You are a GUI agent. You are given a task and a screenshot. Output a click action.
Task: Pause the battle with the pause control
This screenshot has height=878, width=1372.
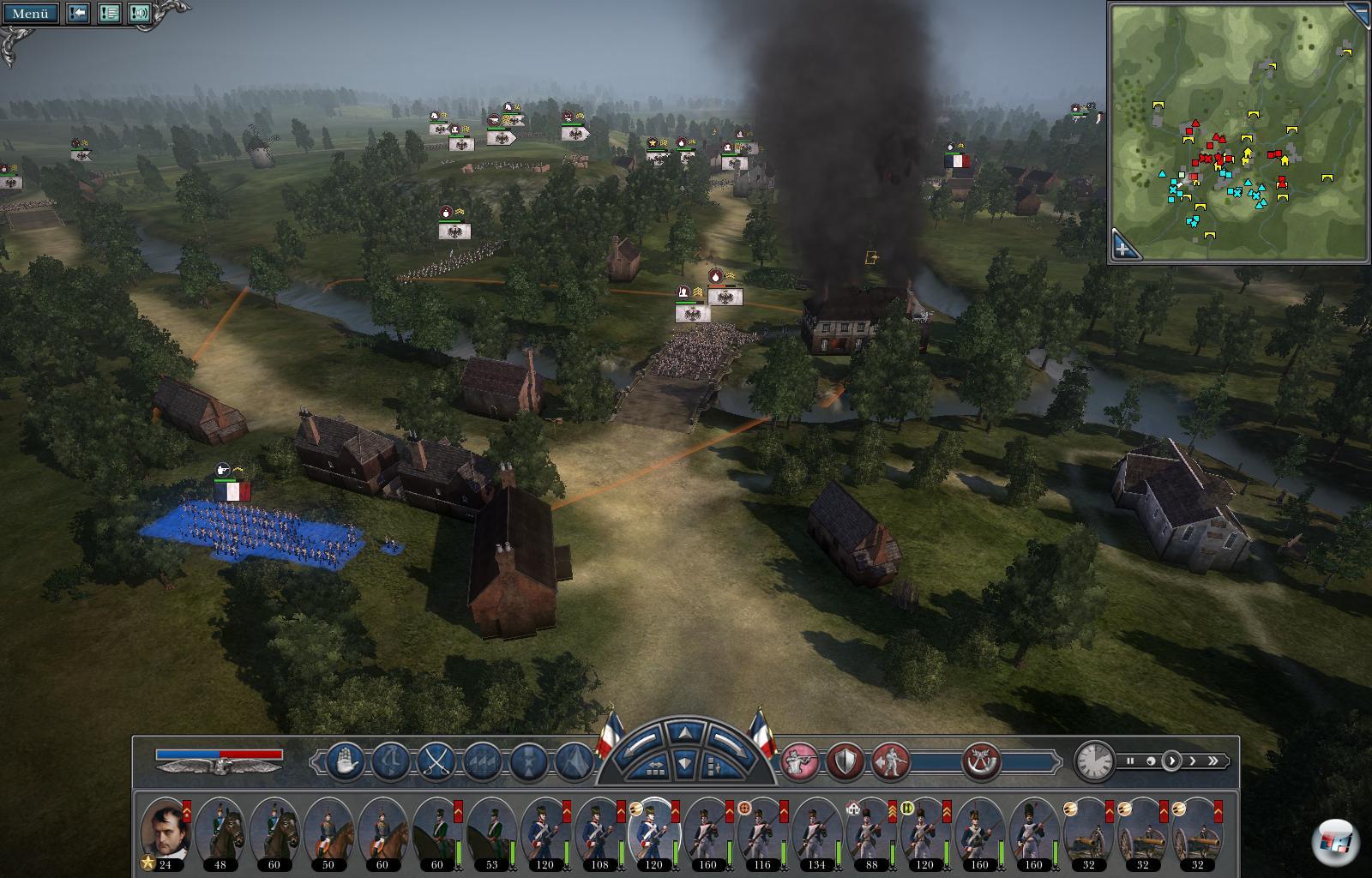coord(1130,761)
